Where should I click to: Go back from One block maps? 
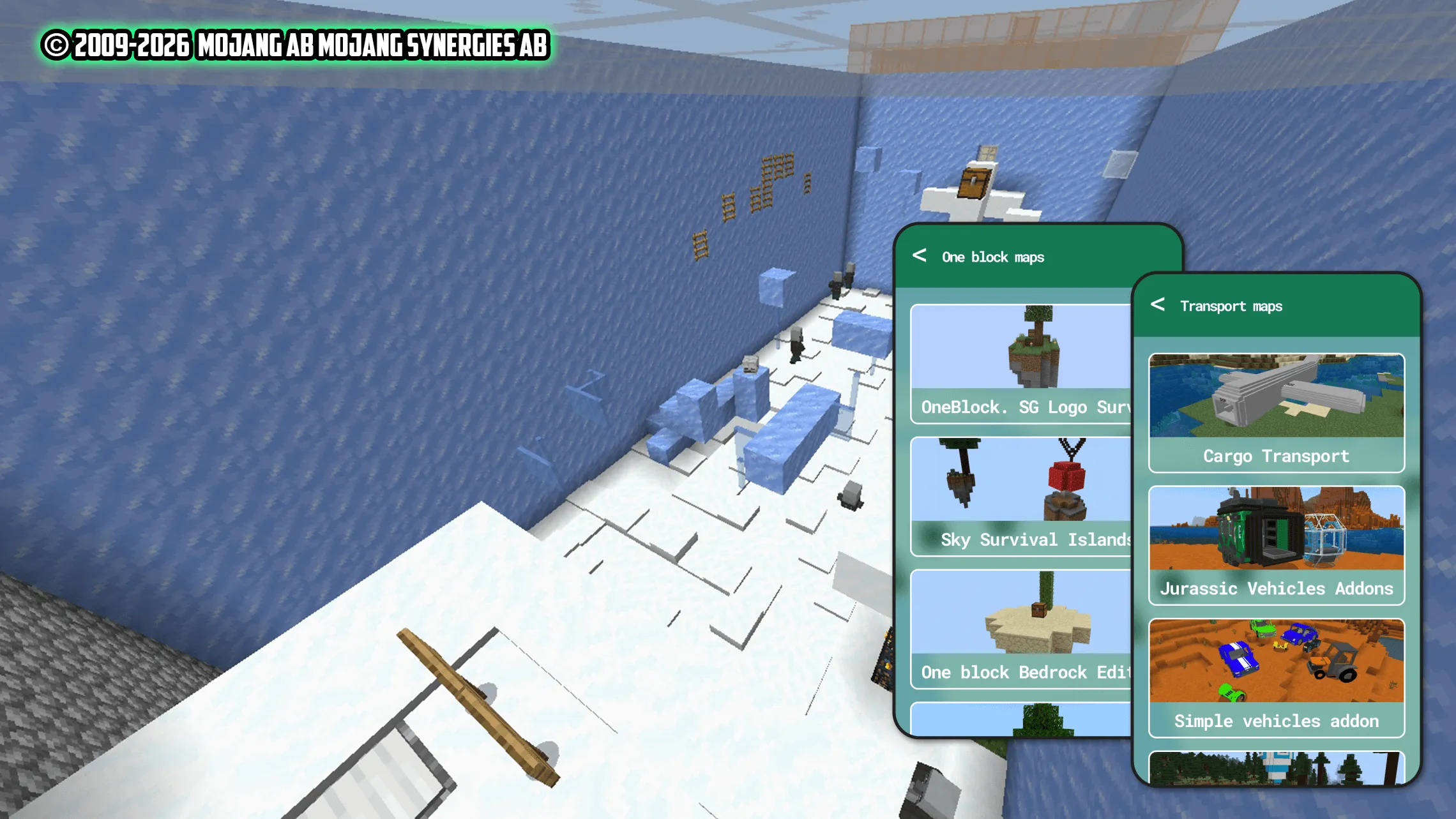(920, 256)
